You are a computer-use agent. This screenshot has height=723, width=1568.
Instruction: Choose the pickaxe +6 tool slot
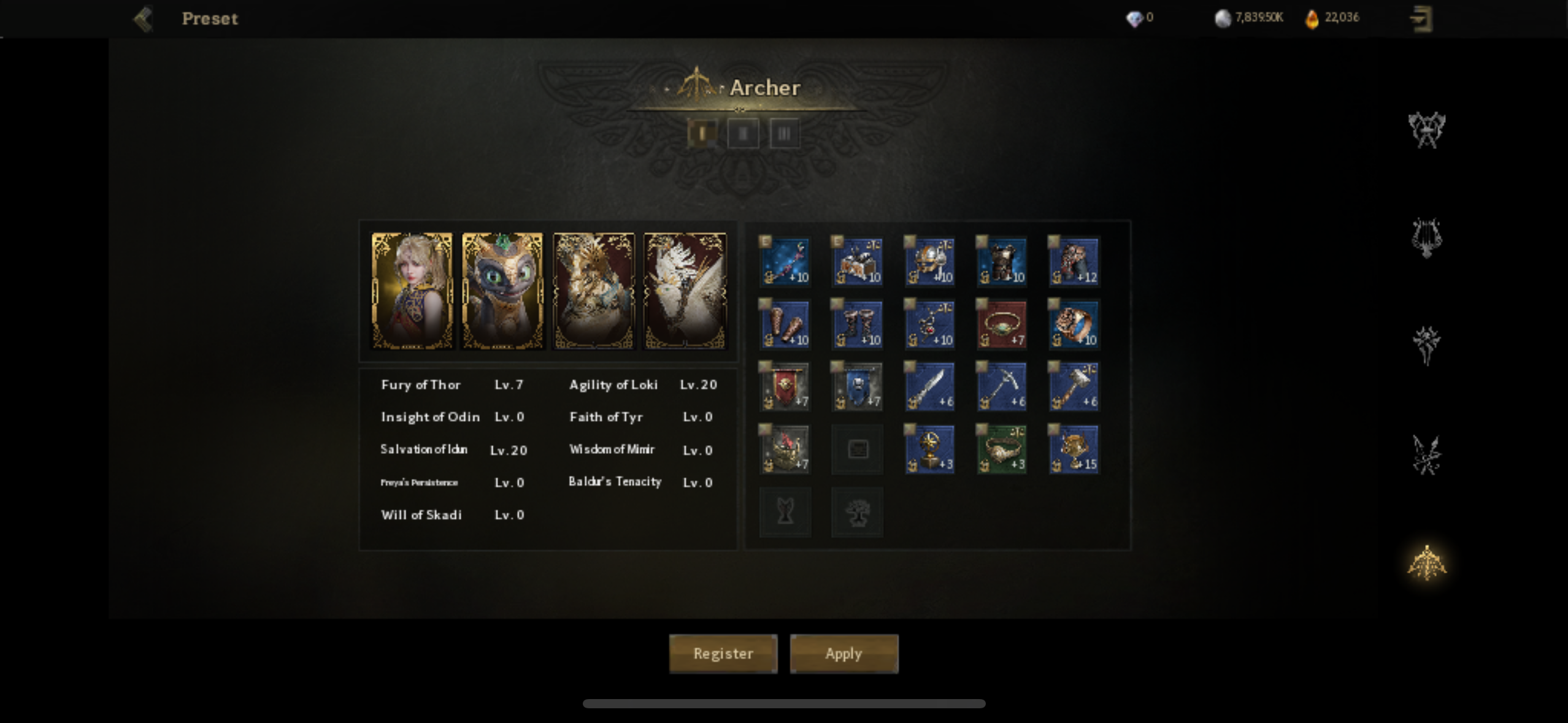(x=1001, y=386)
